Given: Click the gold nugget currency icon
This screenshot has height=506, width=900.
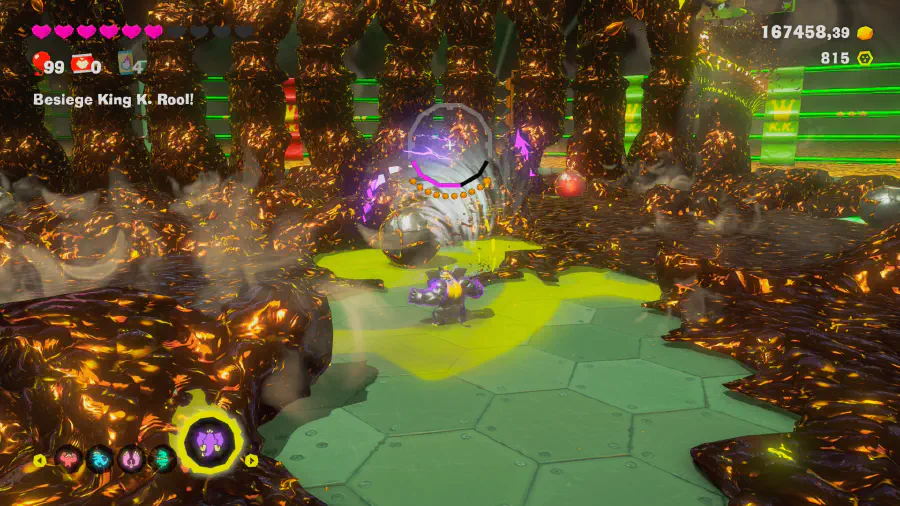Looking at the screenshot, I should tap(865, 33).
